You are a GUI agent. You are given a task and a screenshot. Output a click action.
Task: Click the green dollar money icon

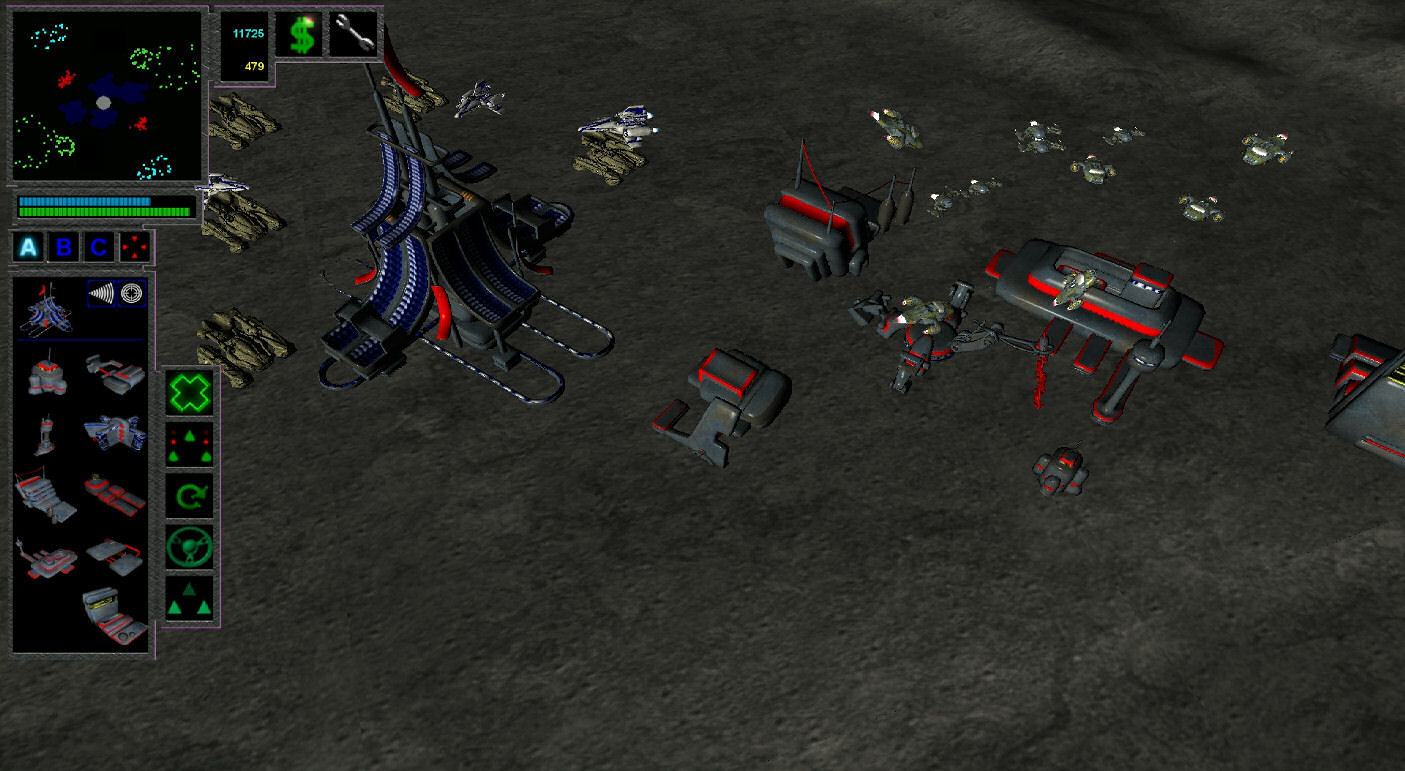[301, 34]
